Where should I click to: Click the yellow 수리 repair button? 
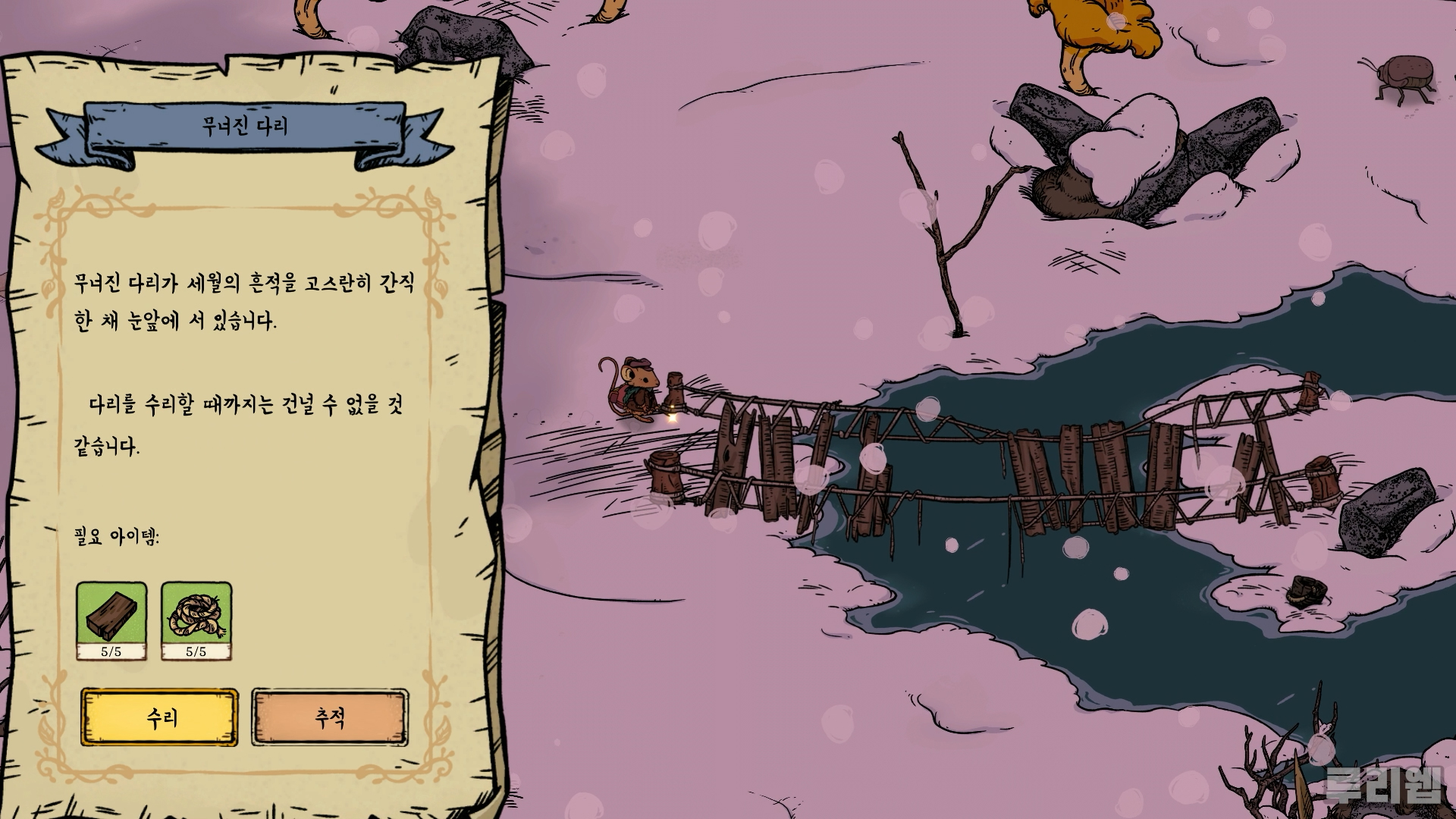(159, 717)
